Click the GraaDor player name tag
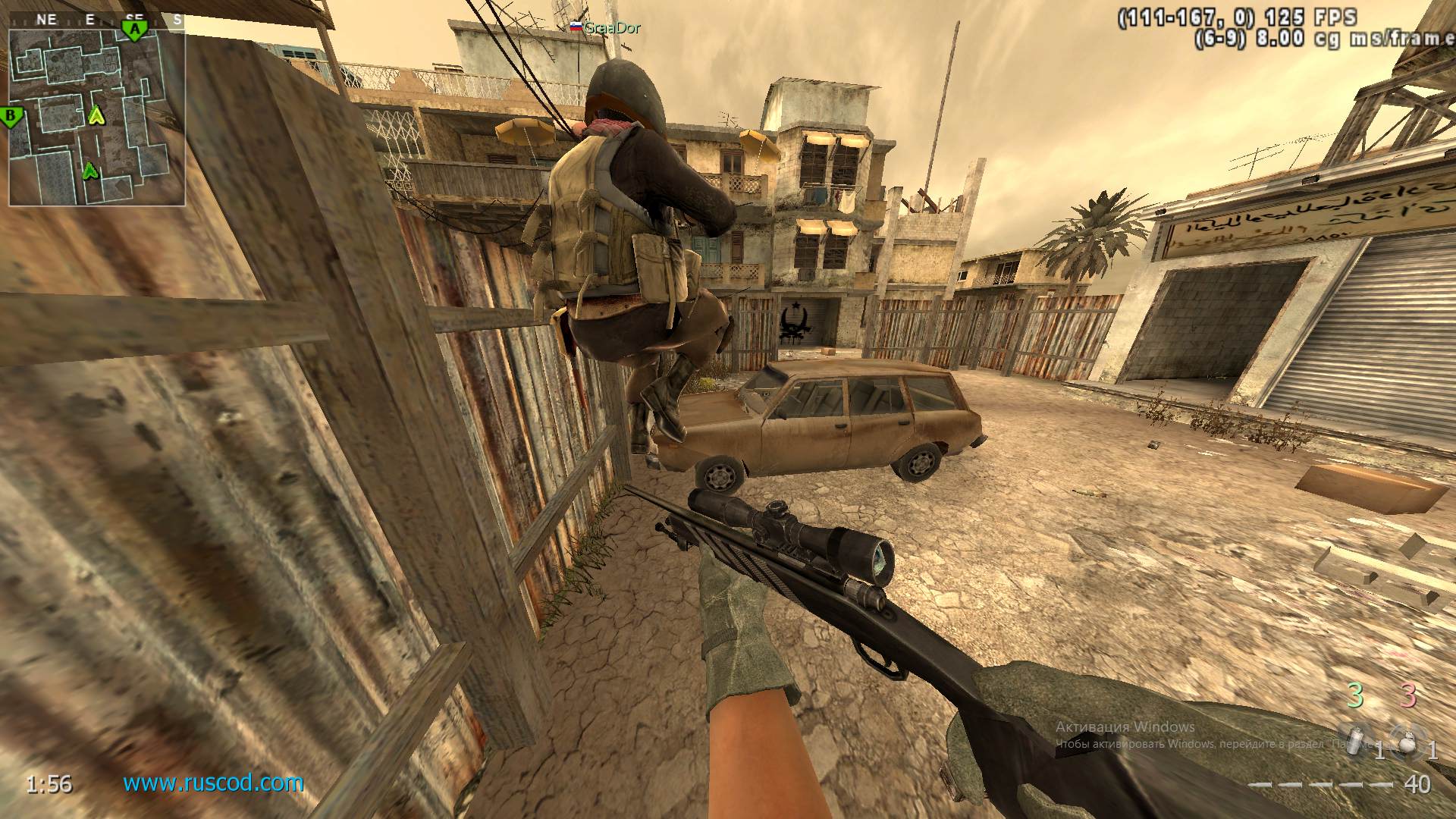 pos(612,28)
